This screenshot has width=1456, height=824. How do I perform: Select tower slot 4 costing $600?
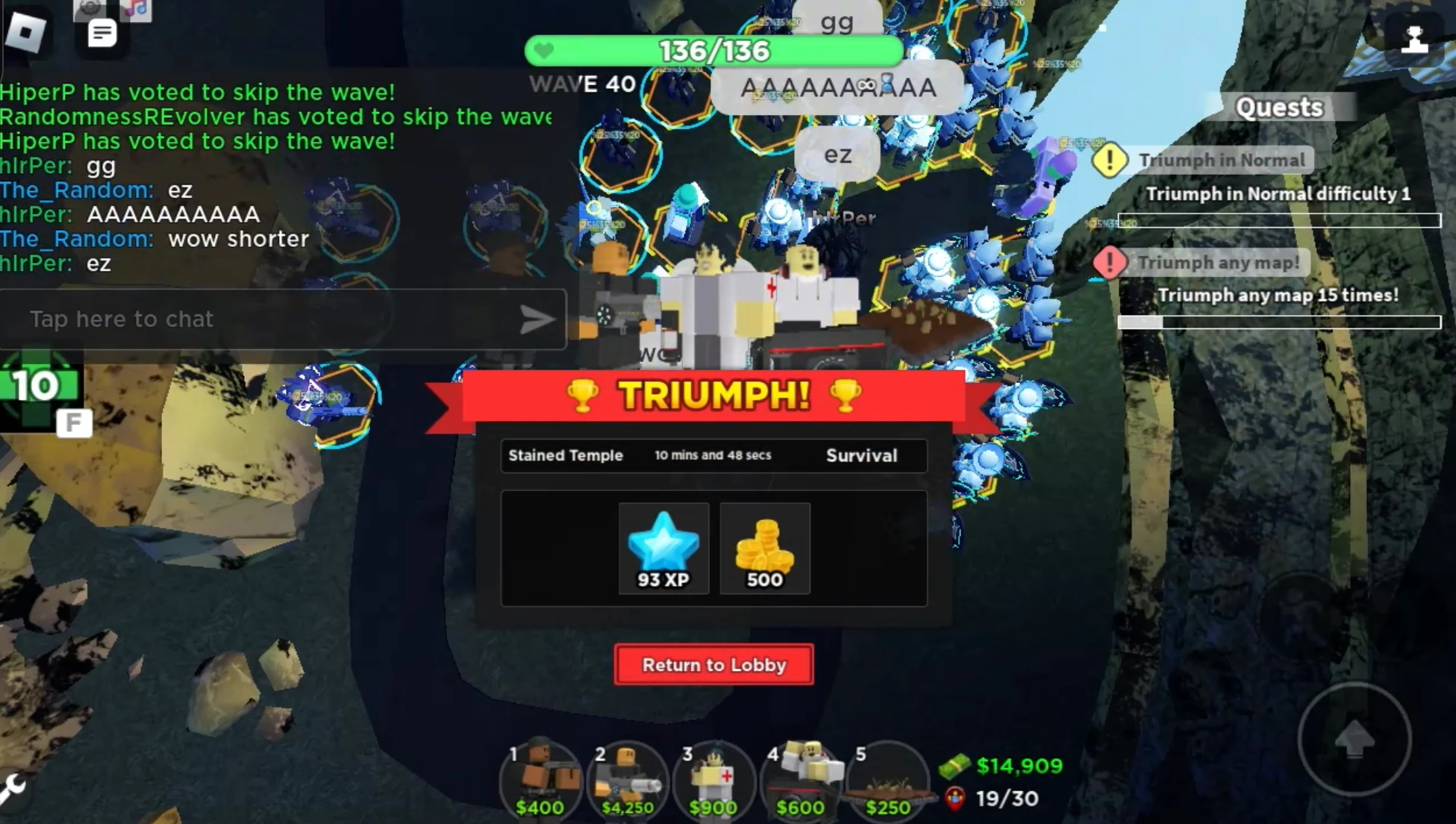click(799, 778)
